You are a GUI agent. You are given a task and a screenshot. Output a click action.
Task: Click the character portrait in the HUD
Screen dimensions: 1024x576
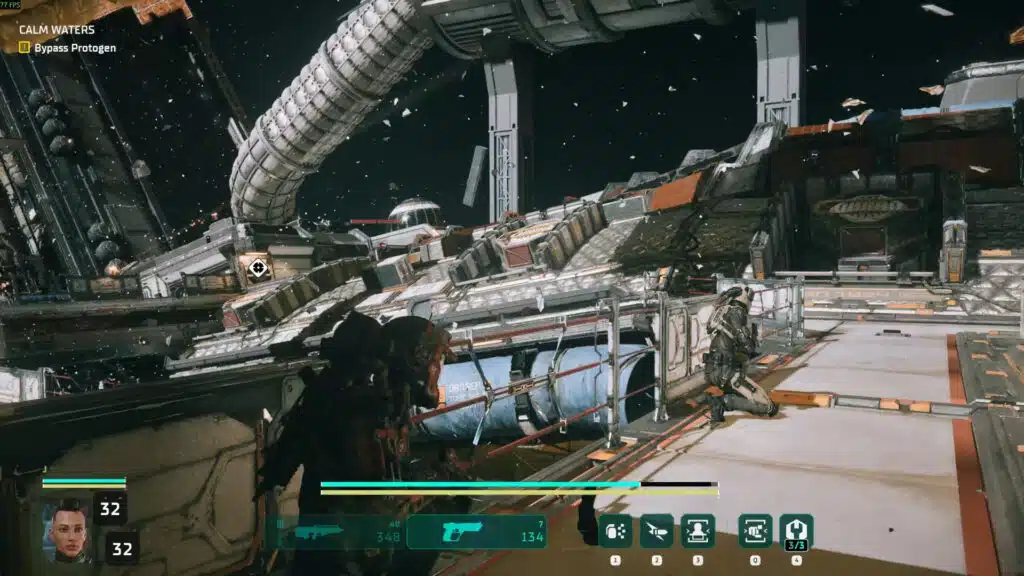(65, 529)
